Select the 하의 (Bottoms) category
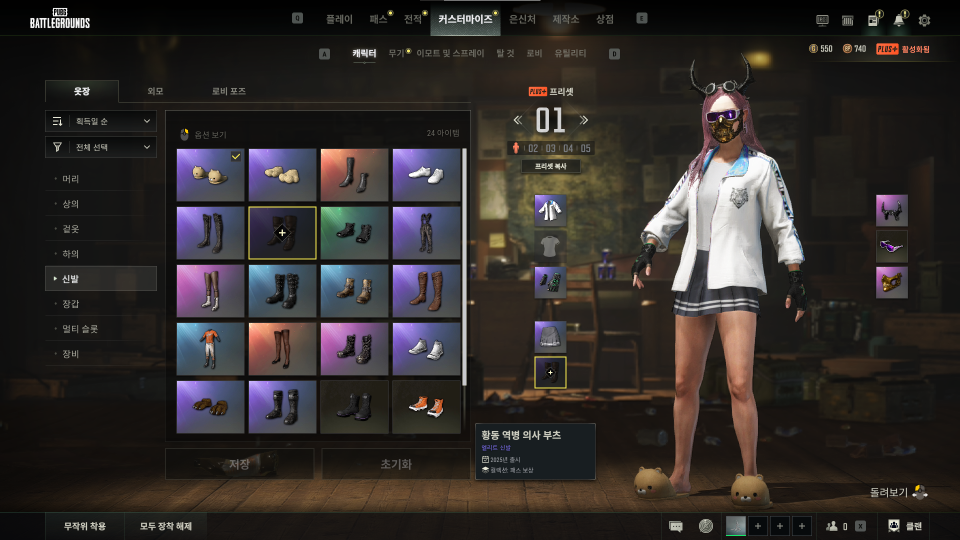 coord(71,254)
